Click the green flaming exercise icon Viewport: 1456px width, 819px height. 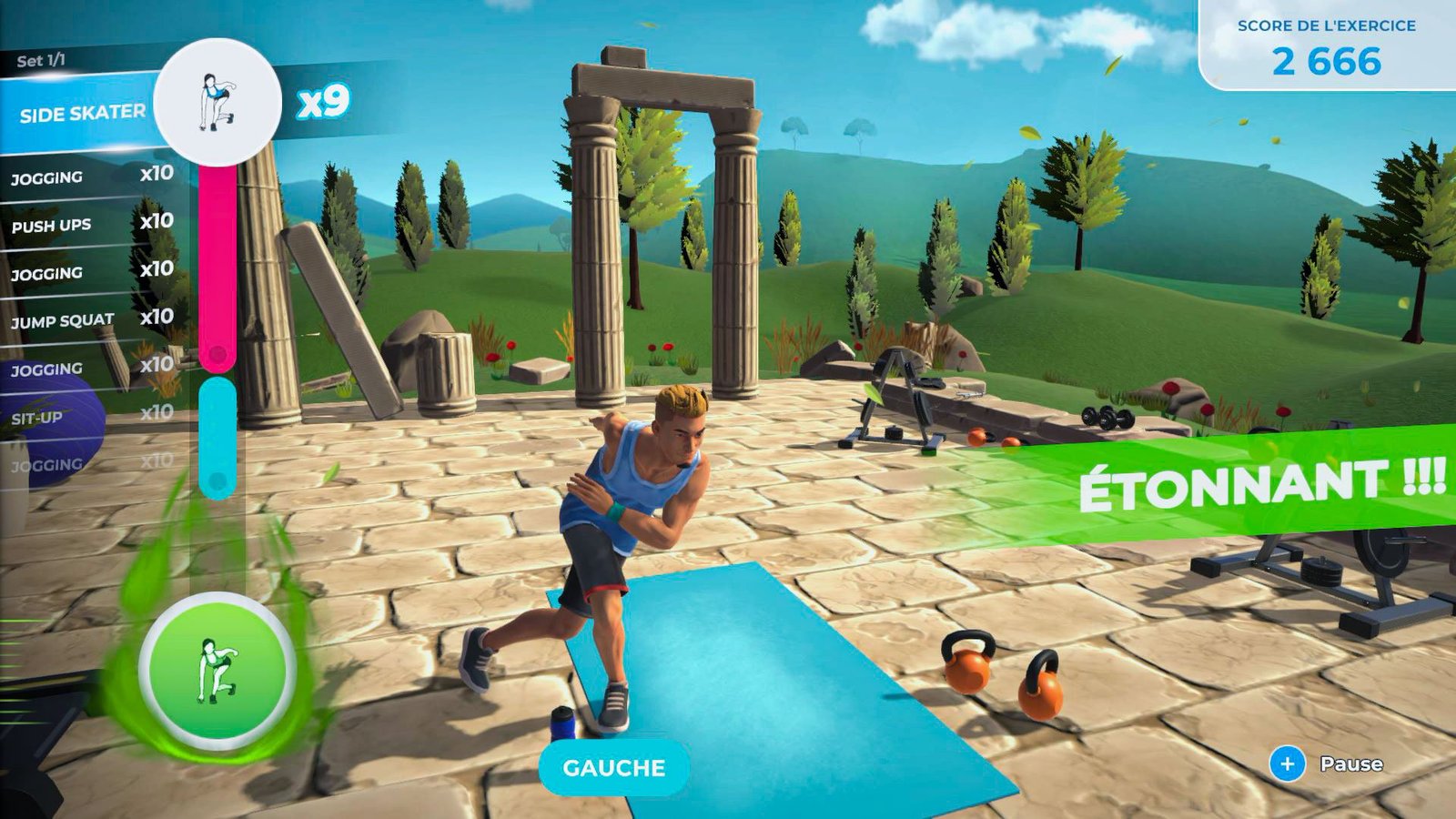[217, 671]
